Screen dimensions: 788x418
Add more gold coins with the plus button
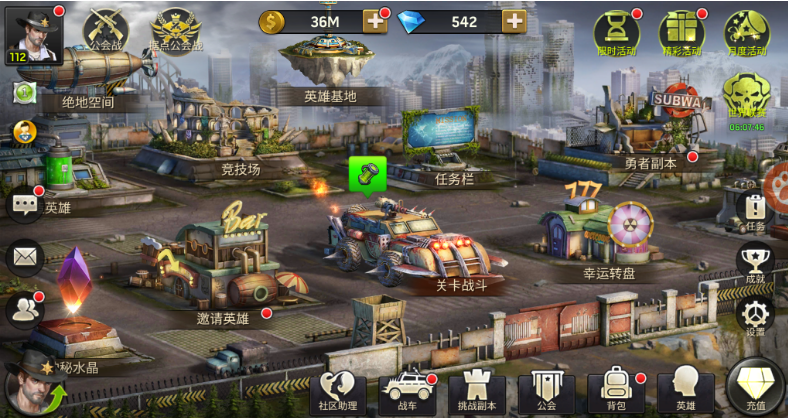coord(374,21)
